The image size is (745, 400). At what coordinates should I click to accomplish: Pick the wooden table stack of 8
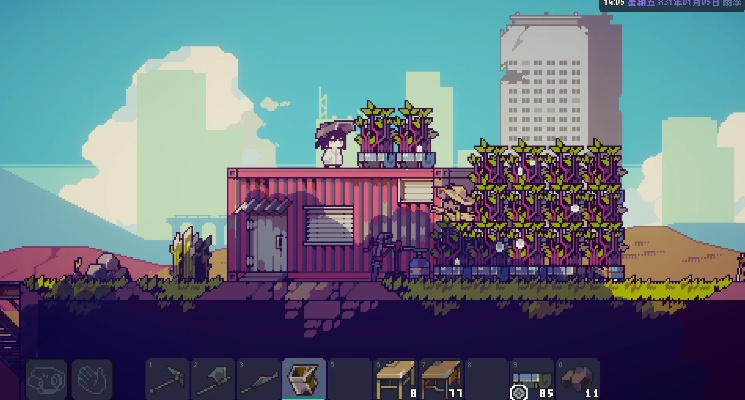point(396,379)
